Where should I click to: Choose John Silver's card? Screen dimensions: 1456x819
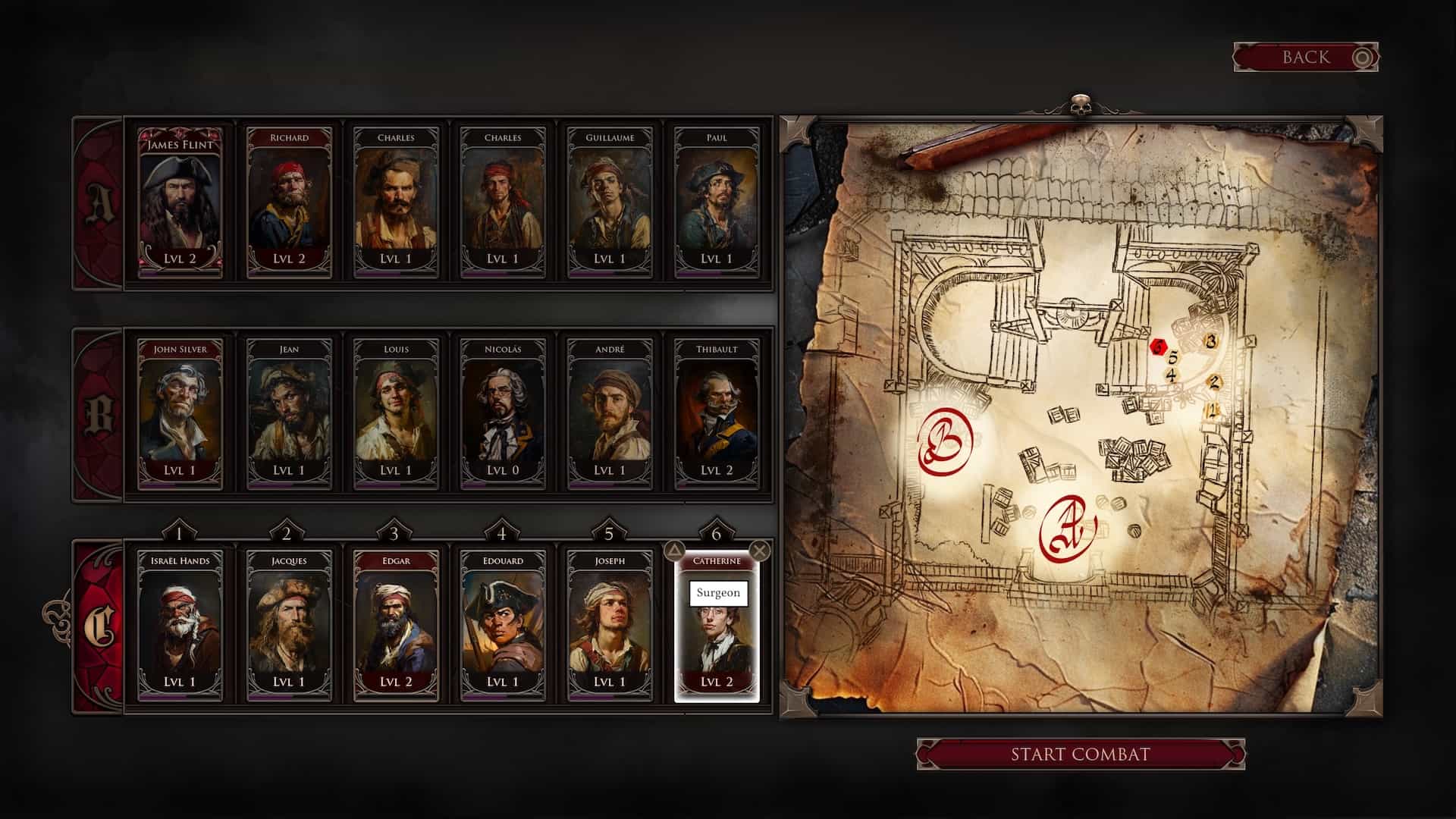point(180,414)
